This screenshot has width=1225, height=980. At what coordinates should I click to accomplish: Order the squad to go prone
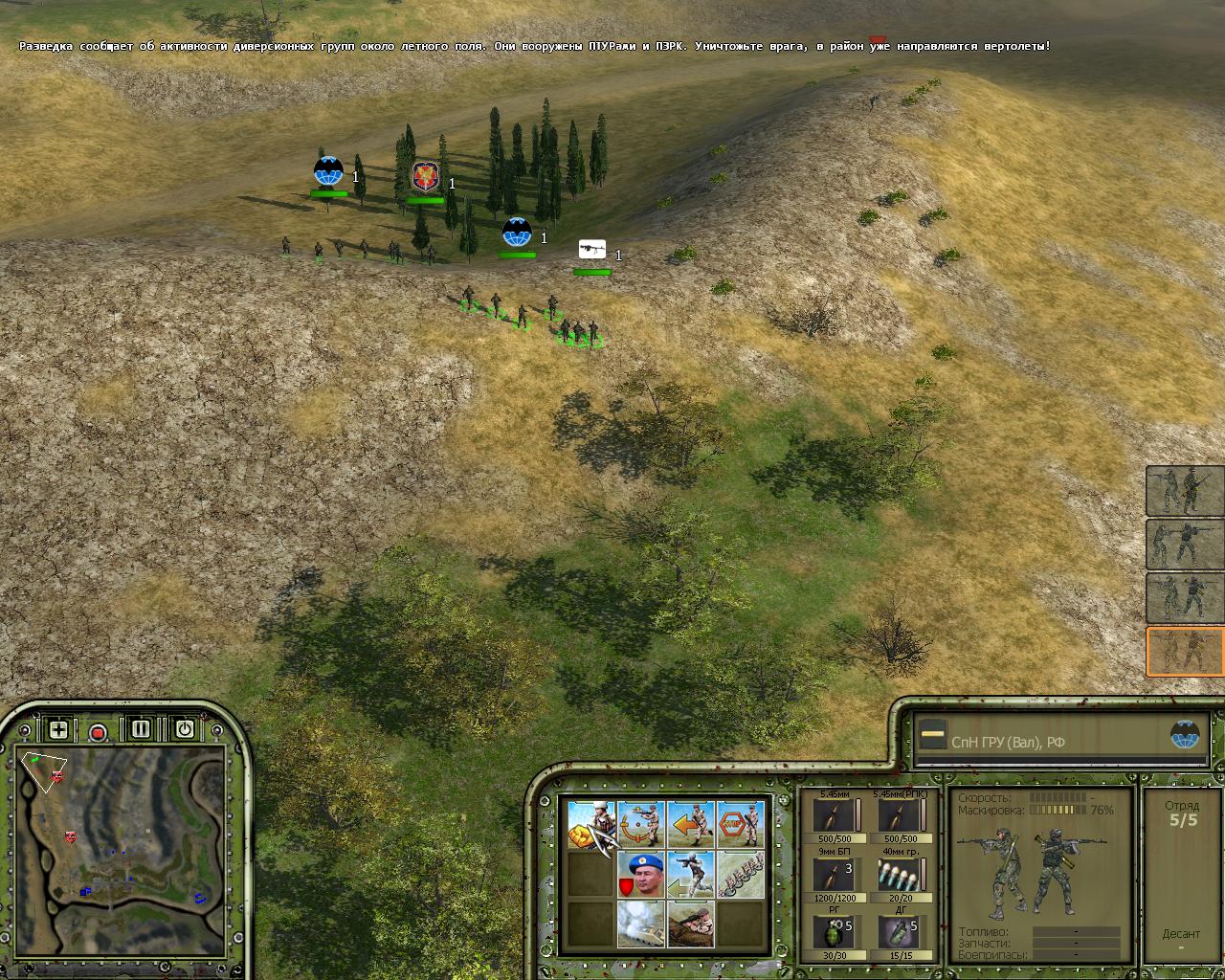pyautogui.click(x=691, y=924)
